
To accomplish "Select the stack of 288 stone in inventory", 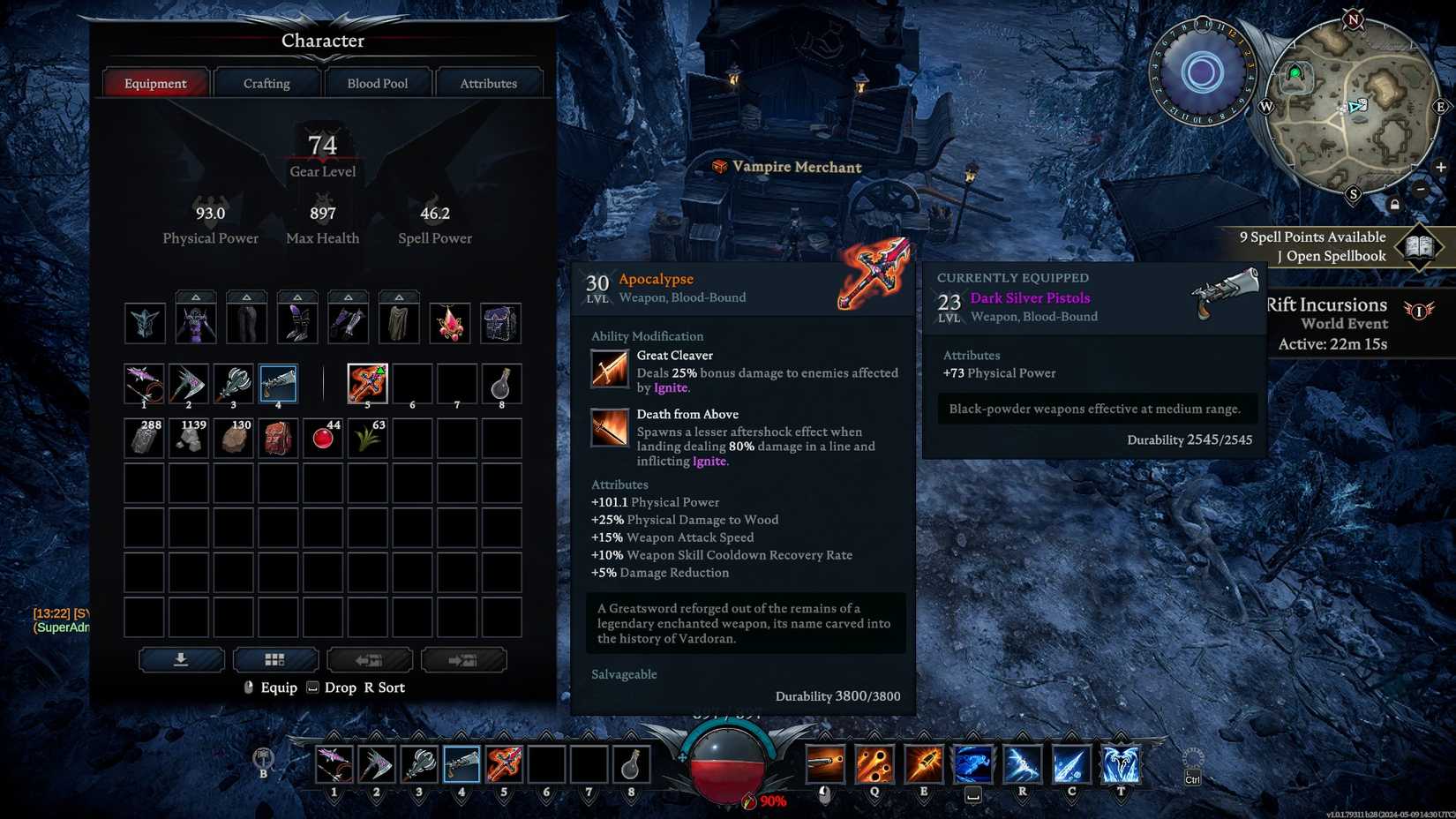I will tap(145, 437).
